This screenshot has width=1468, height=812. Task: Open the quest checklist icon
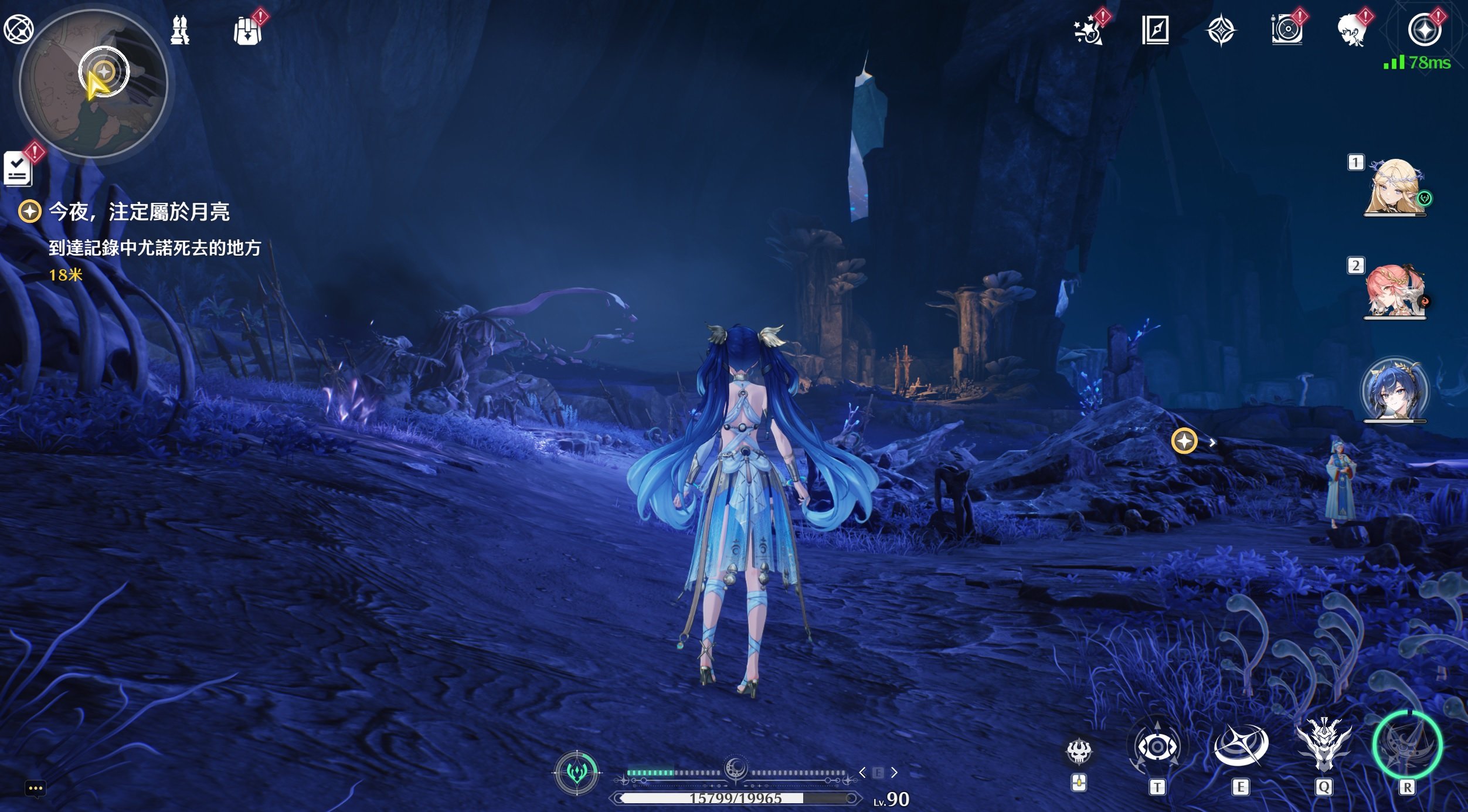point(18,169)
